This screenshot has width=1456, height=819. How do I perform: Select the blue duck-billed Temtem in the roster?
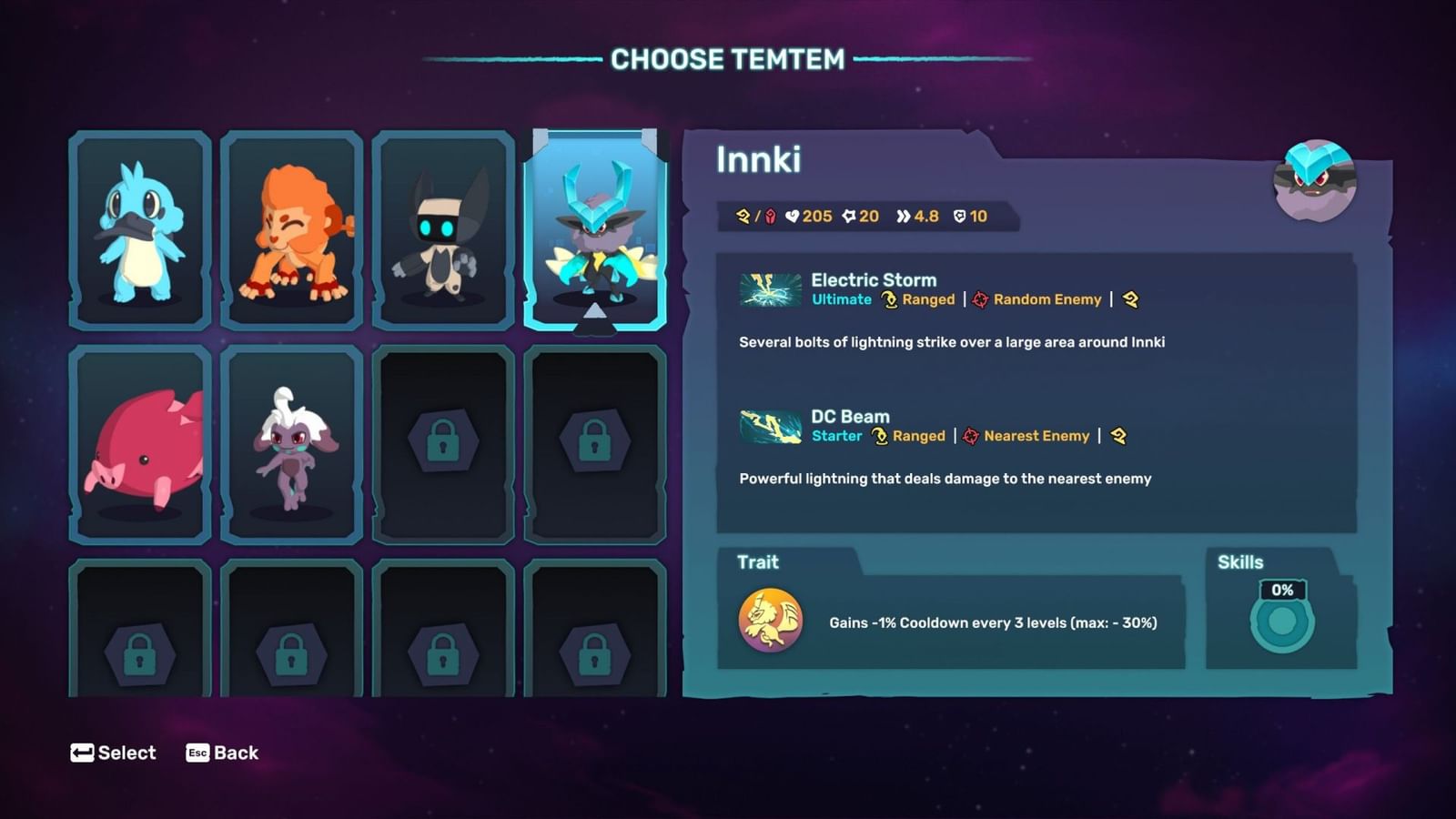(x=140, y=230)
